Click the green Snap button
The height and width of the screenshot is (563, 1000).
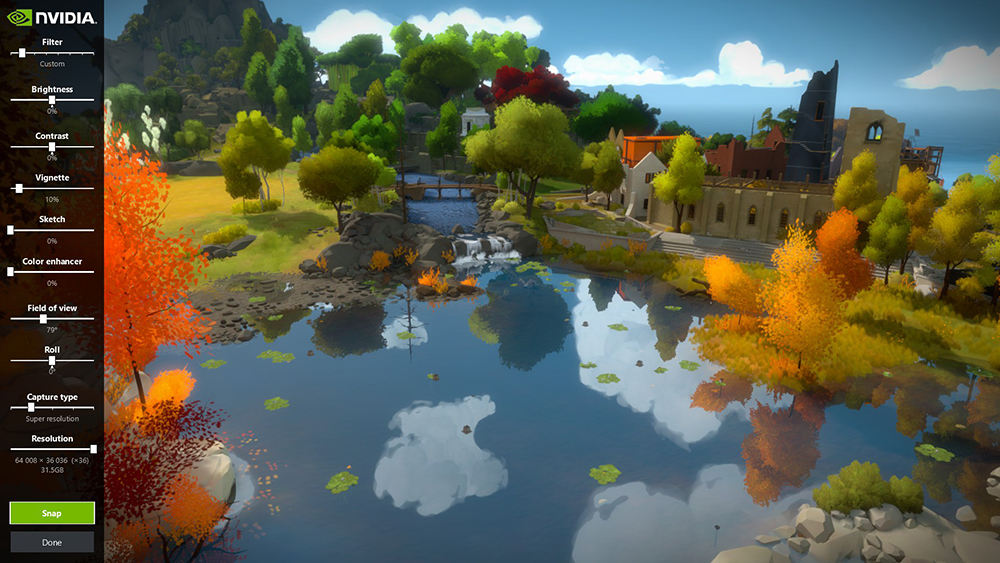(52, 513)
